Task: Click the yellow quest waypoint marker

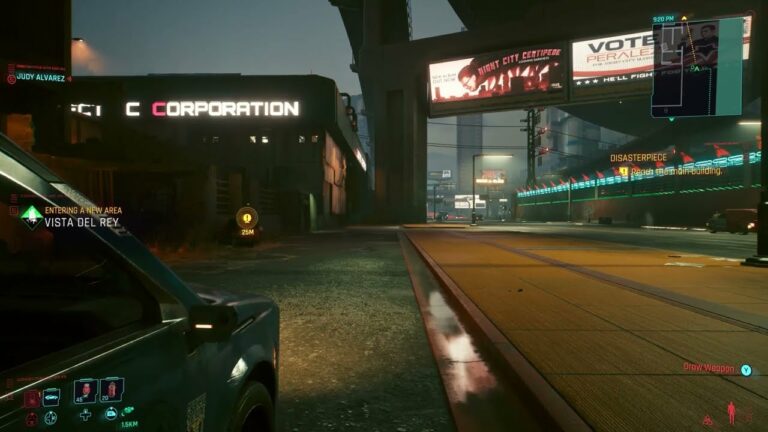Action: [x=246, y=216]
